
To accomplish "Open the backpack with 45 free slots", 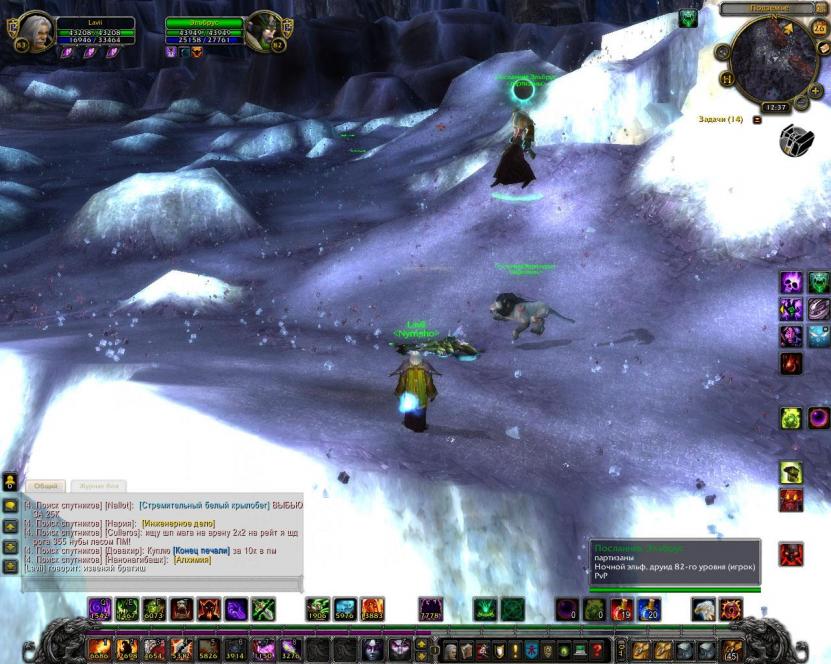I will [733, 650].
